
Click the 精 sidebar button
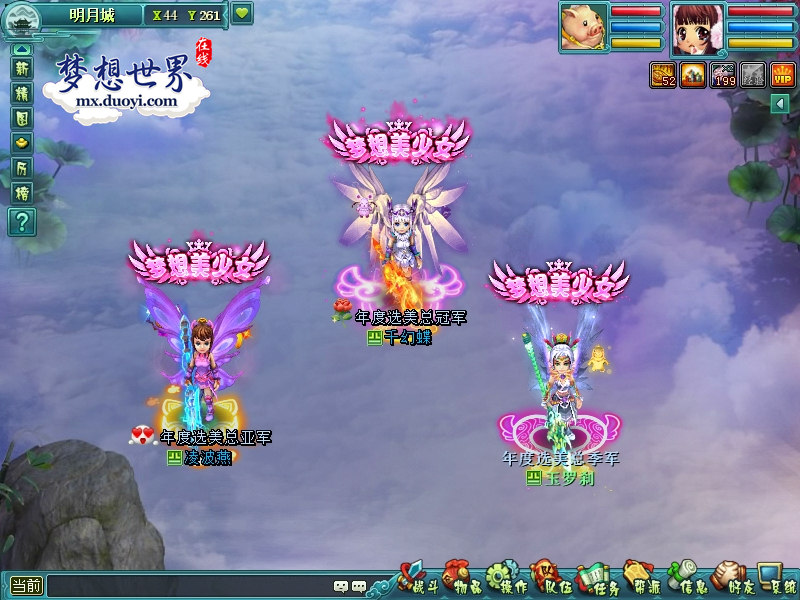22,93
